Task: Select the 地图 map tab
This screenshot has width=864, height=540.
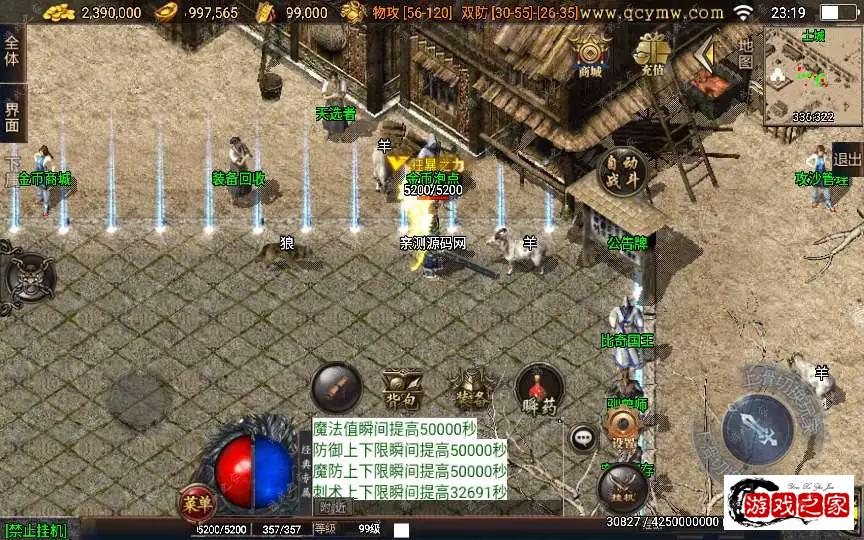Action: pos(745,52)
